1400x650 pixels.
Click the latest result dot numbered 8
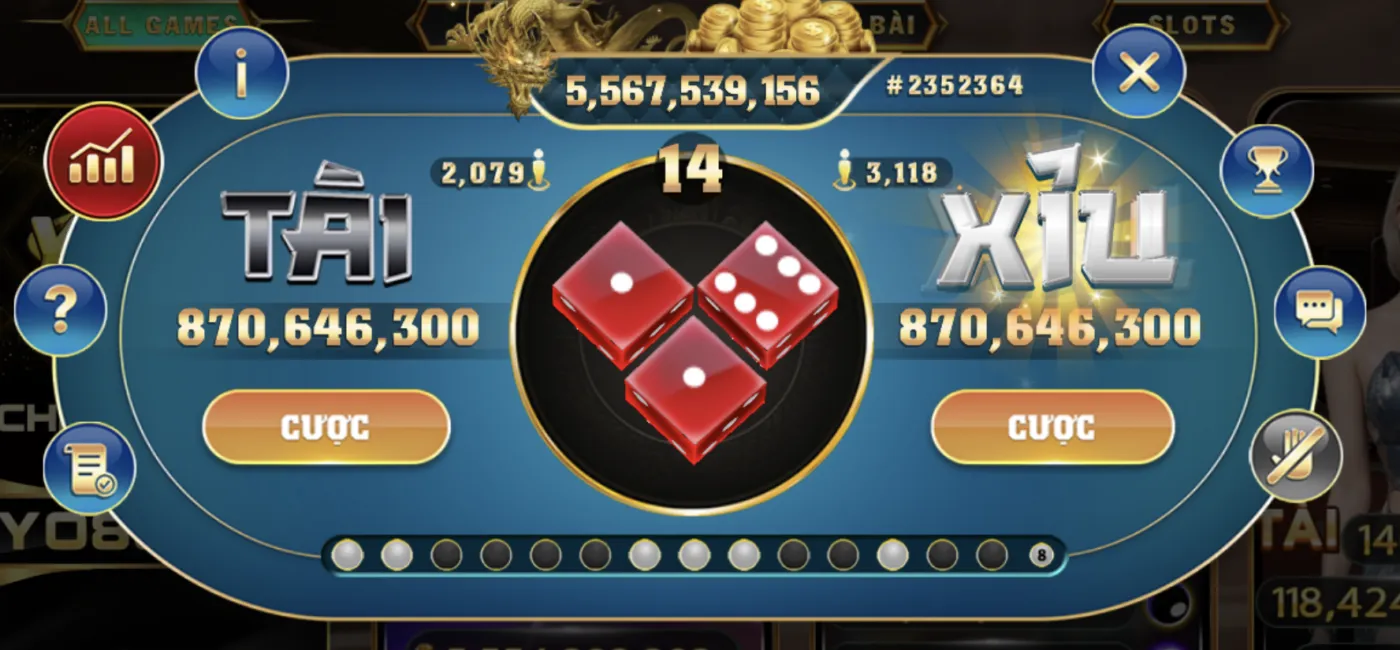[x=1041, y=555]
